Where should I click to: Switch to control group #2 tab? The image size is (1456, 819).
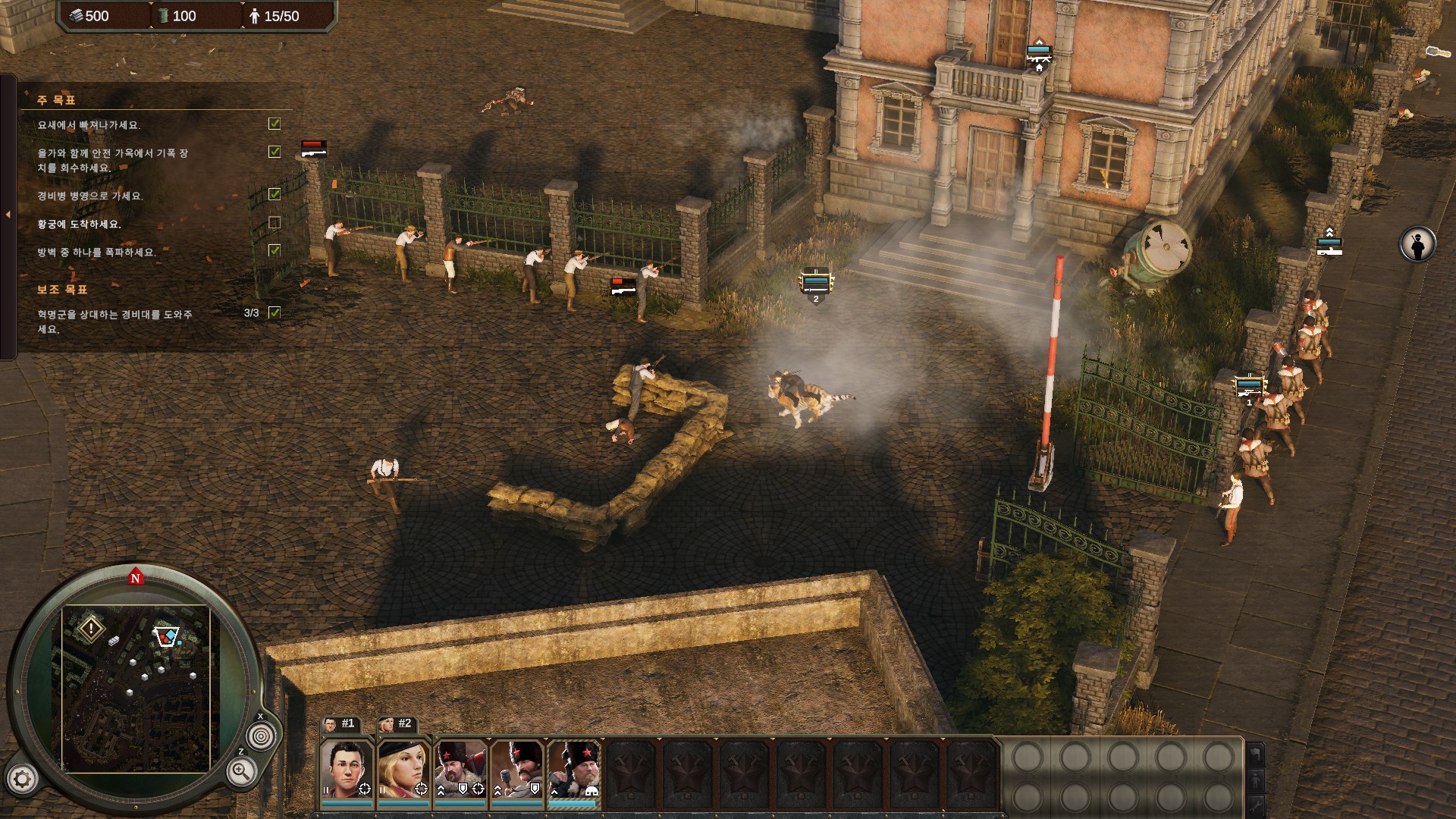coord(397,724)
